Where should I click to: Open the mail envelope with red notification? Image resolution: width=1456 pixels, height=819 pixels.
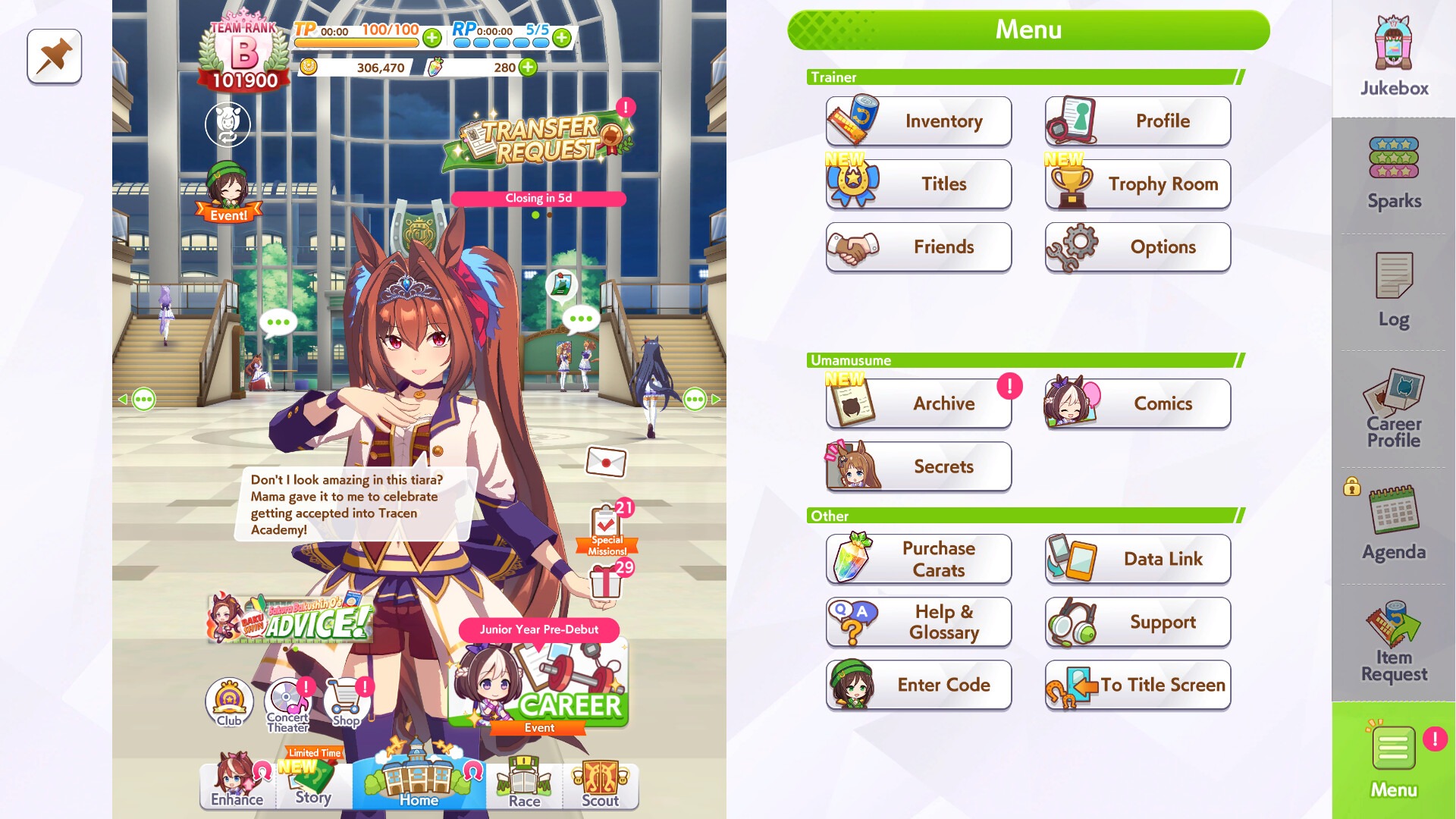(606, 460)
